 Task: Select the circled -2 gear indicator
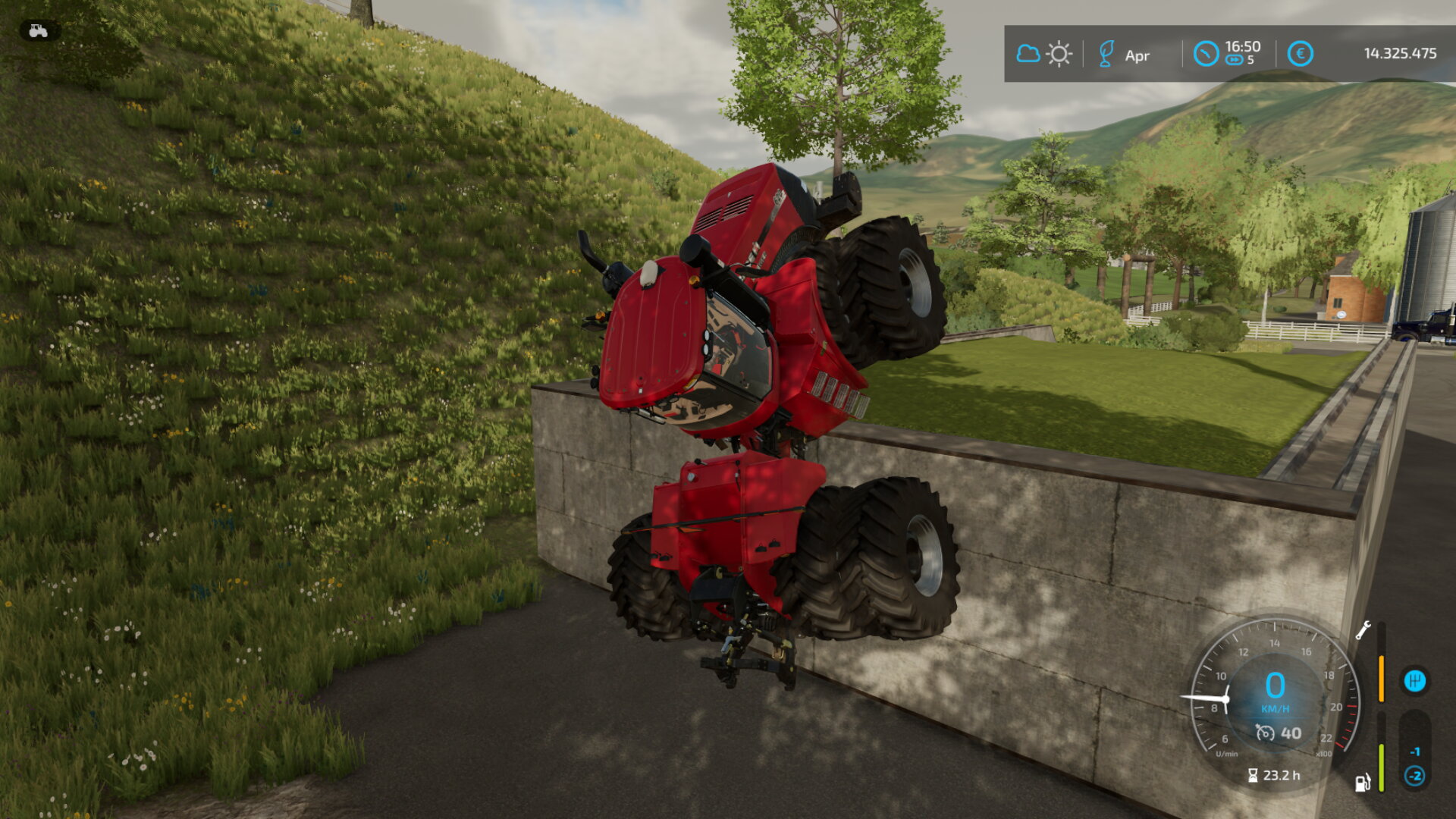coord(1414,776)
